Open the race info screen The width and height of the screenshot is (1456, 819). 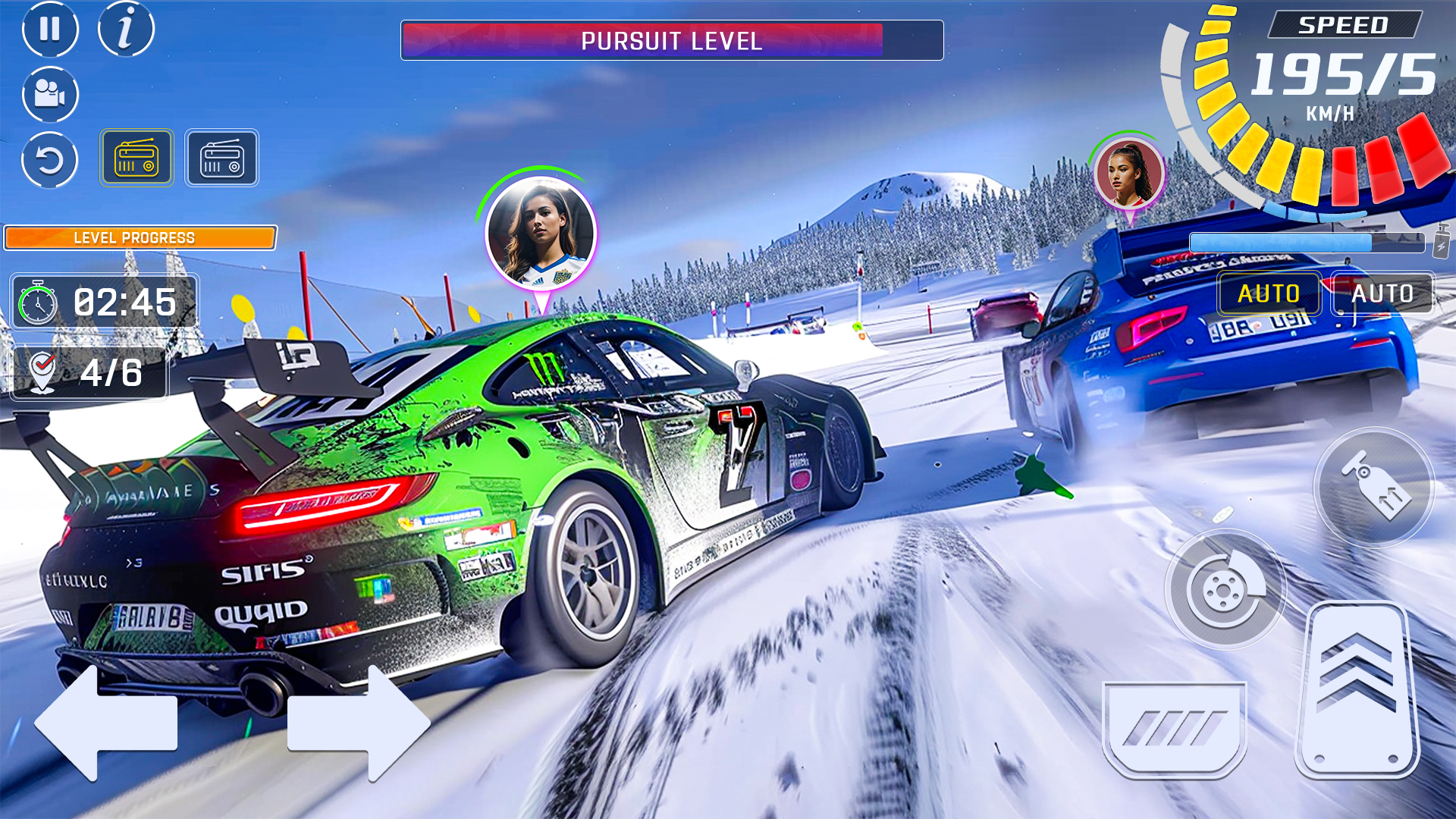pos(126,29)
